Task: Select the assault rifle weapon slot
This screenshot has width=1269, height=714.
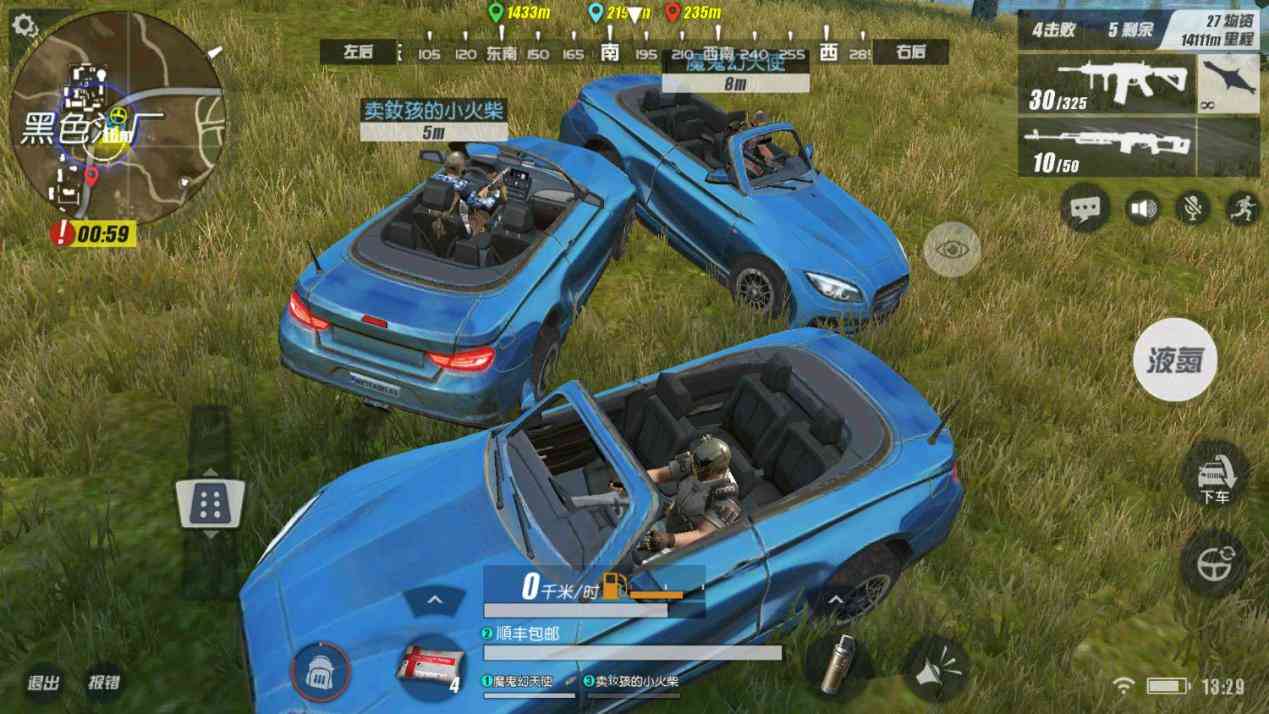Action: [x=1107, y=84]
